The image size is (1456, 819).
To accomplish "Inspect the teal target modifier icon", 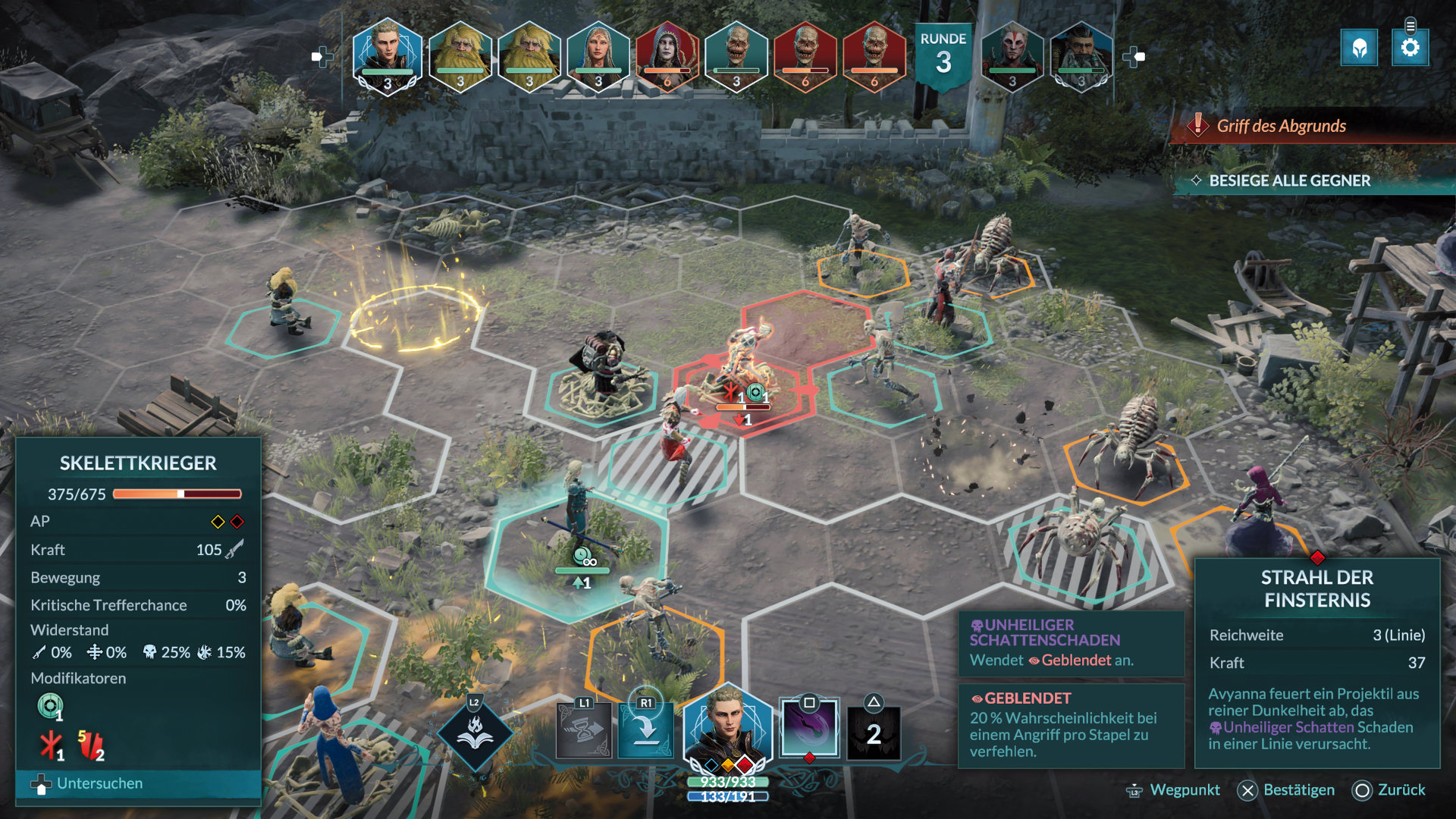I will pos(50,707).
